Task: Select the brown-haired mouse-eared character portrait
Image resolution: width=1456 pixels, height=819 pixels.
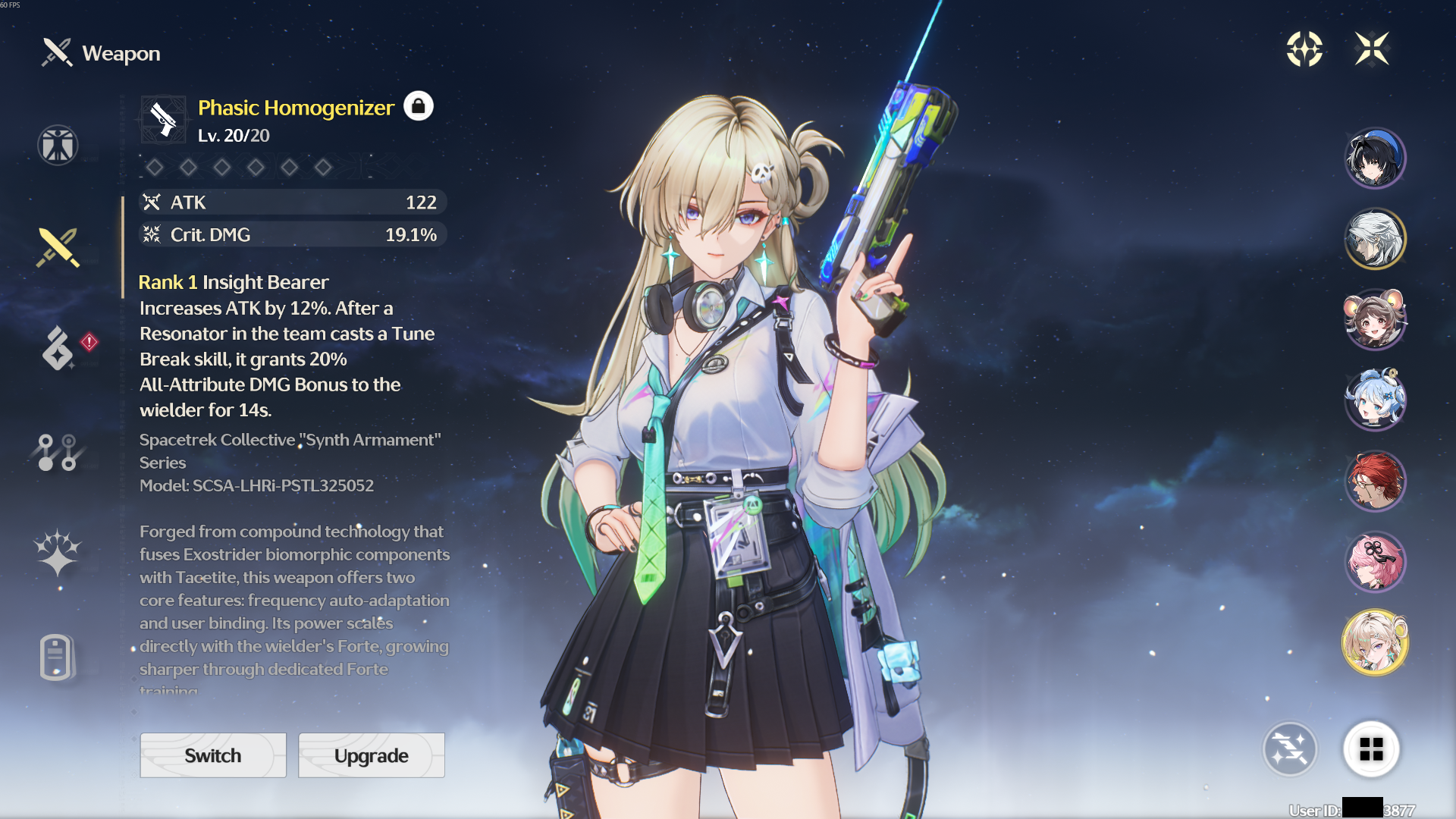Action: [x=1375, y=319]
